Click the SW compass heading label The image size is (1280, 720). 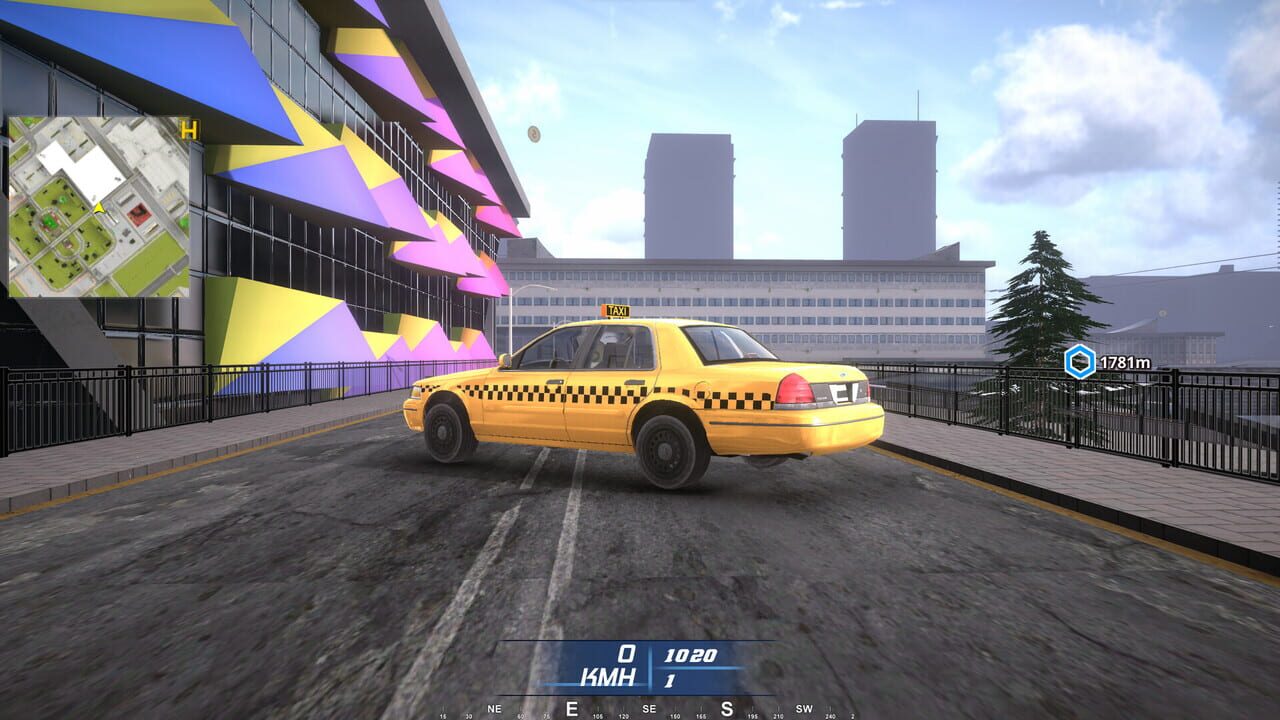[x=805, y=709]
